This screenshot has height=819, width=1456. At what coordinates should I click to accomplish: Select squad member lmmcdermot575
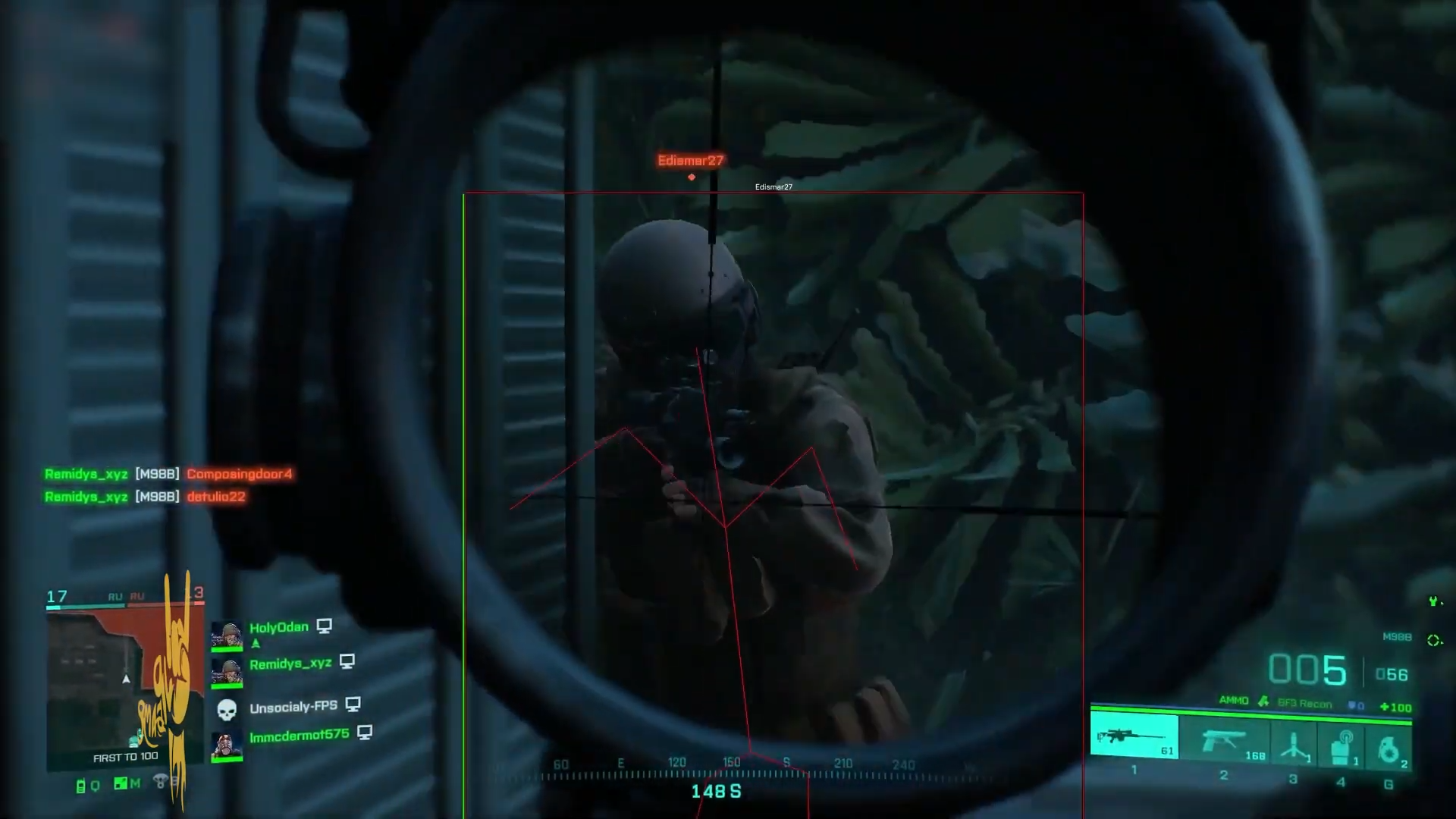[299, 735]
